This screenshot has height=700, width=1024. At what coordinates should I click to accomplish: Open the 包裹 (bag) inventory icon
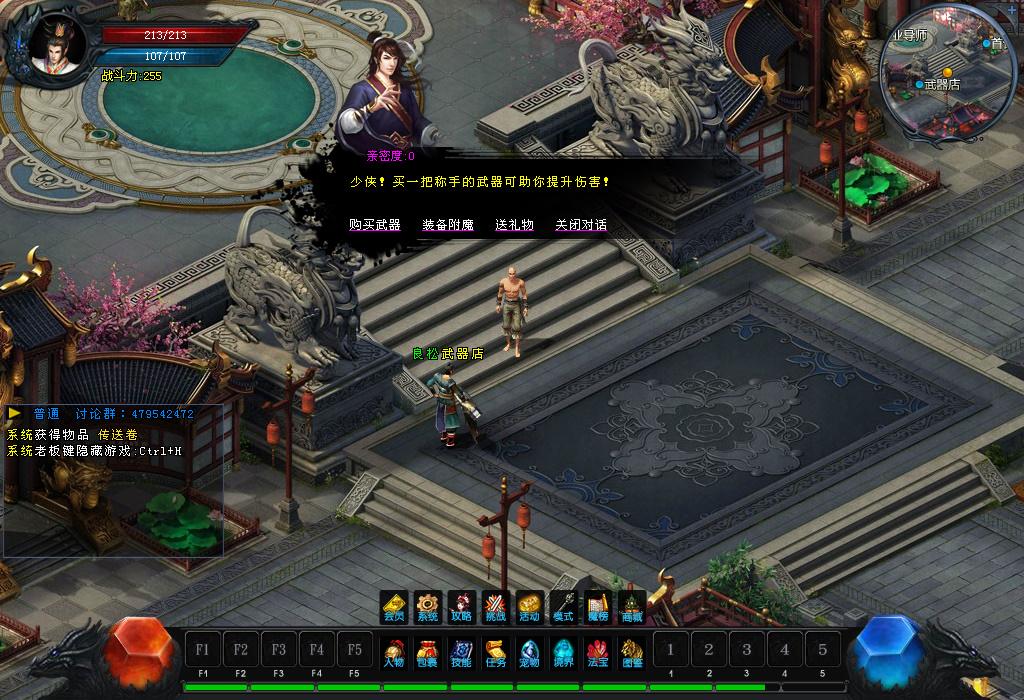428,652
